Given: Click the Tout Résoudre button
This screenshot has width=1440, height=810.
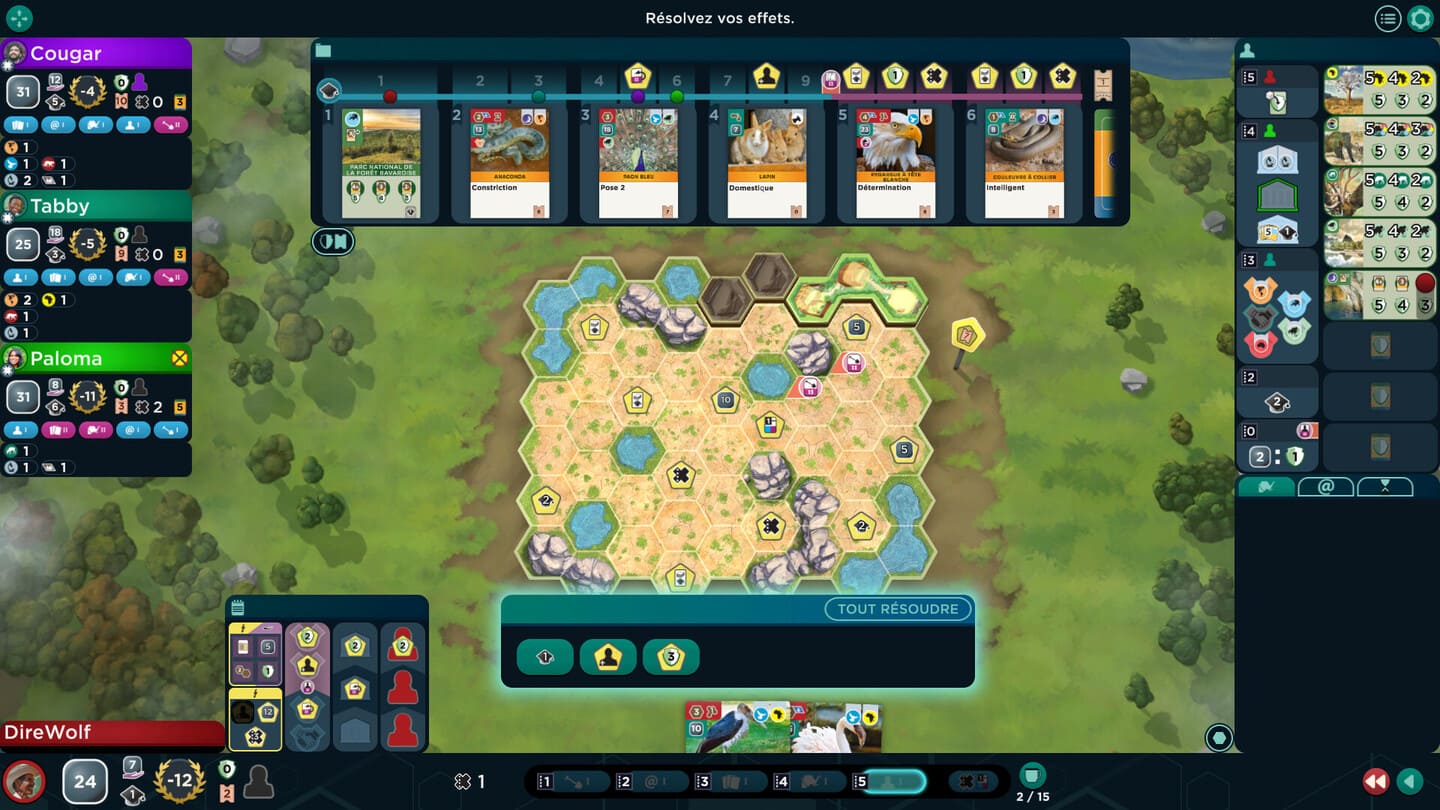Looking at the screenshot, I should (897, 609).
